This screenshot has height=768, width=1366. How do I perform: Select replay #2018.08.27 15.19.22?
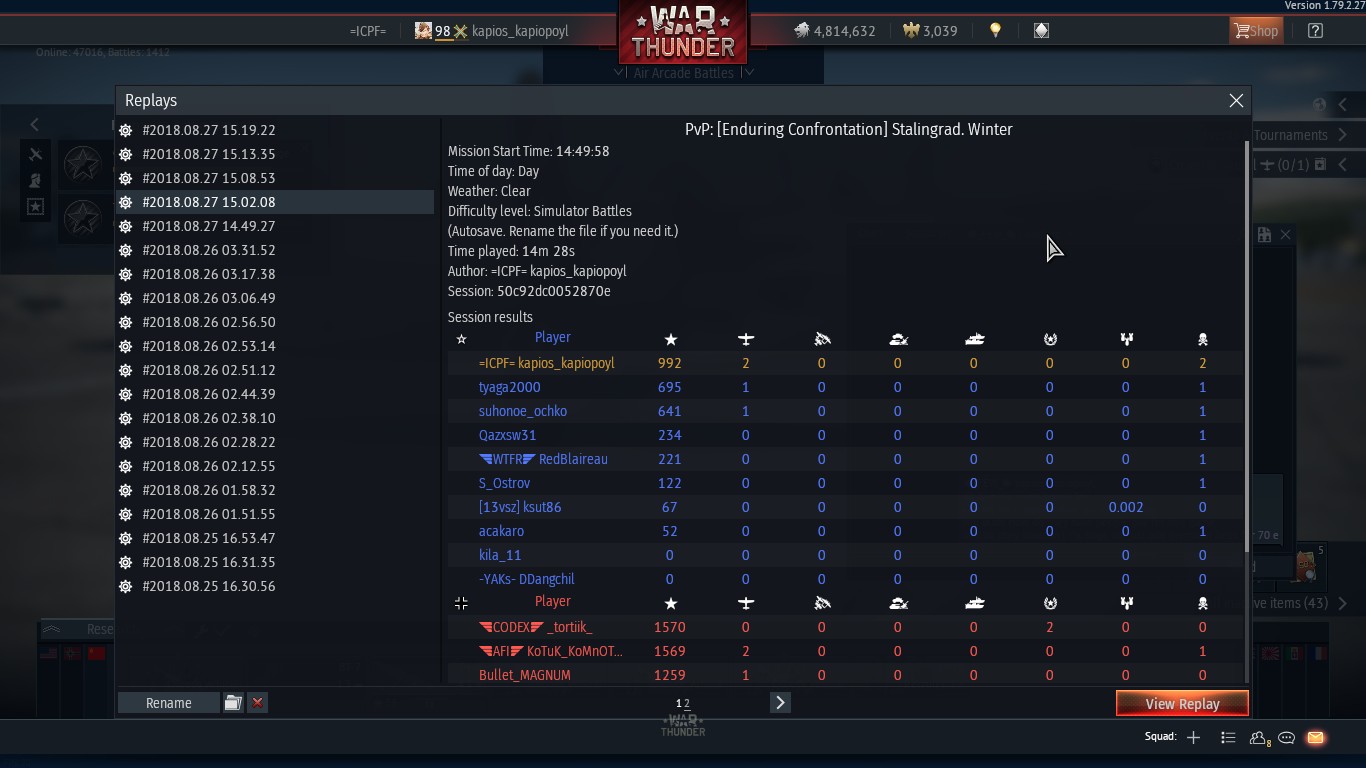(x=208, y=130)
